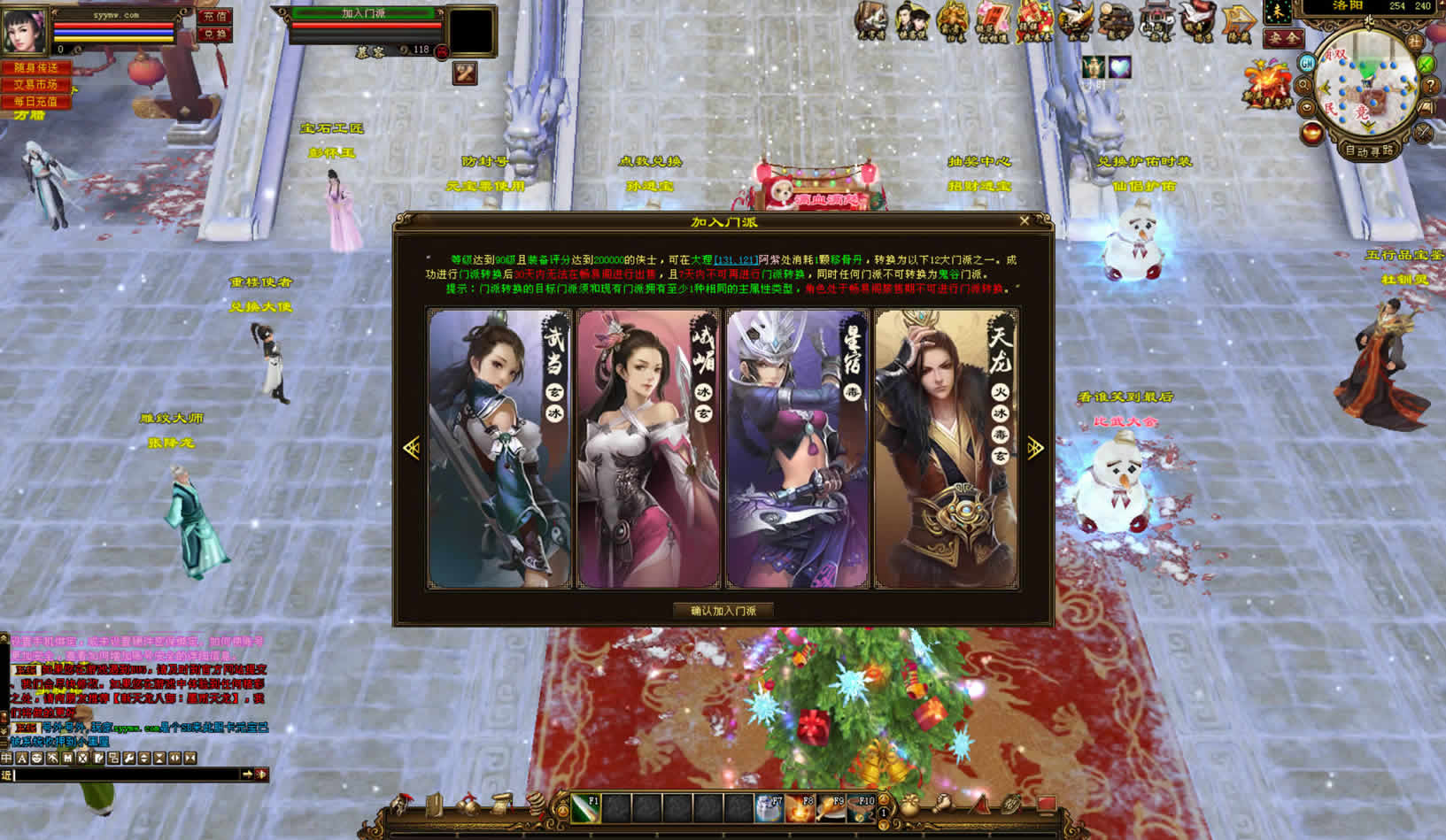Confirm joining with the 确认加入门派 button
Screen dimensions: 1446x840
tap(723, 611)
